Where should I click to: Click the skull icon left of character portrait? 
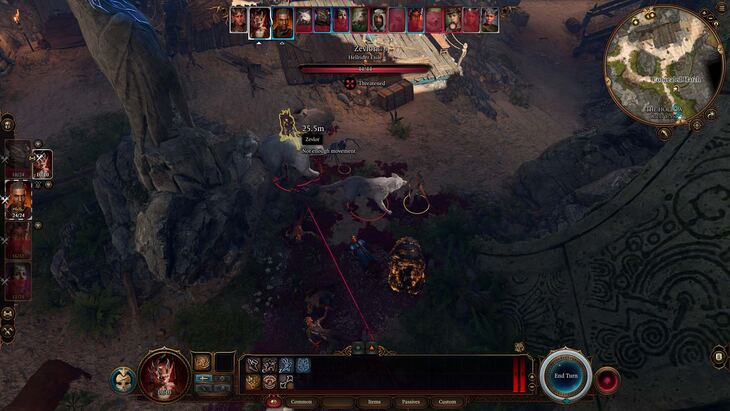coord(123,379)
